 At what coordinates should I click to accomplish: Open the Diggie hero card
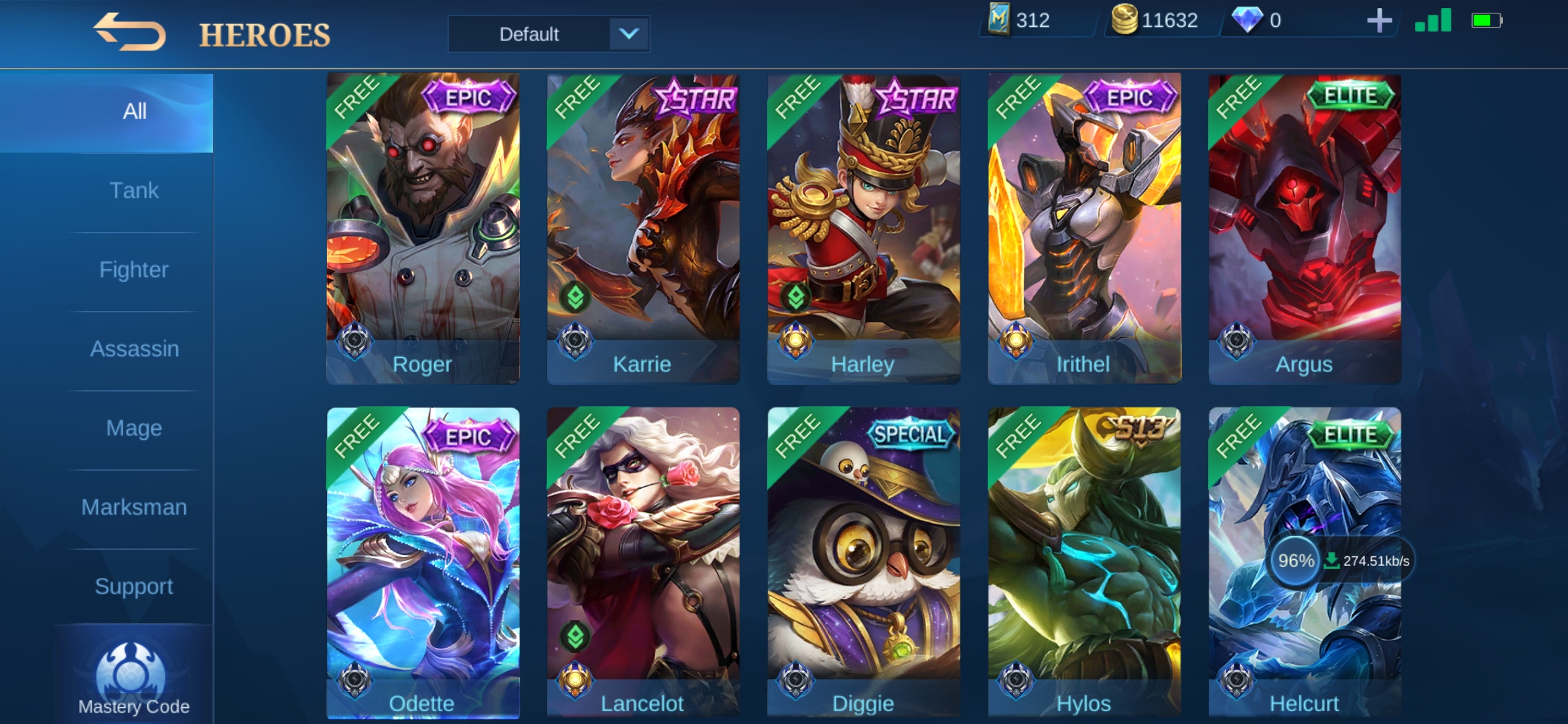[x=864, y=563]
